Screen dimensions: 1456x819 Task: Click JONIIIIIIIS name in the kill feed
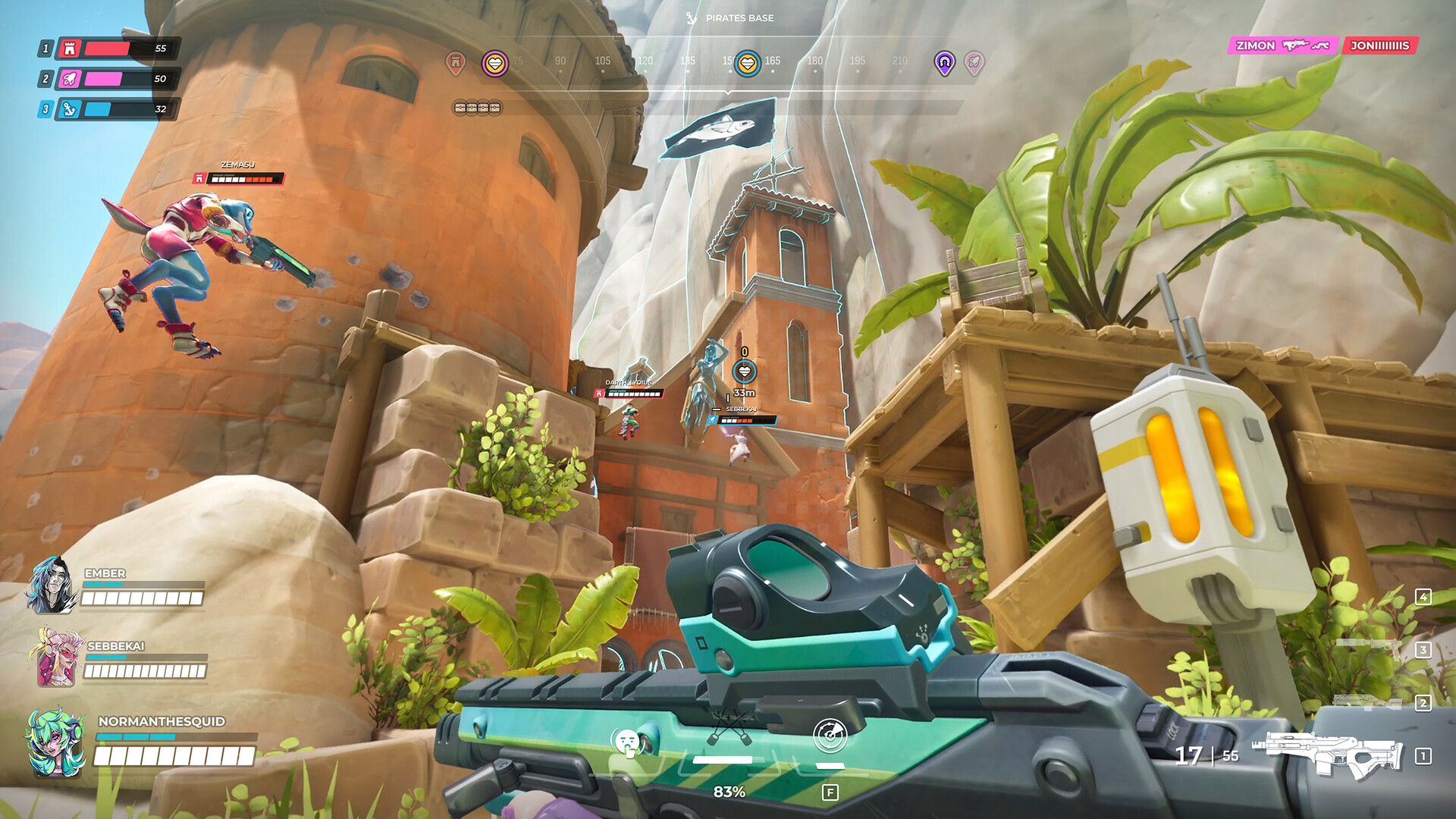tap(1379, 45)
